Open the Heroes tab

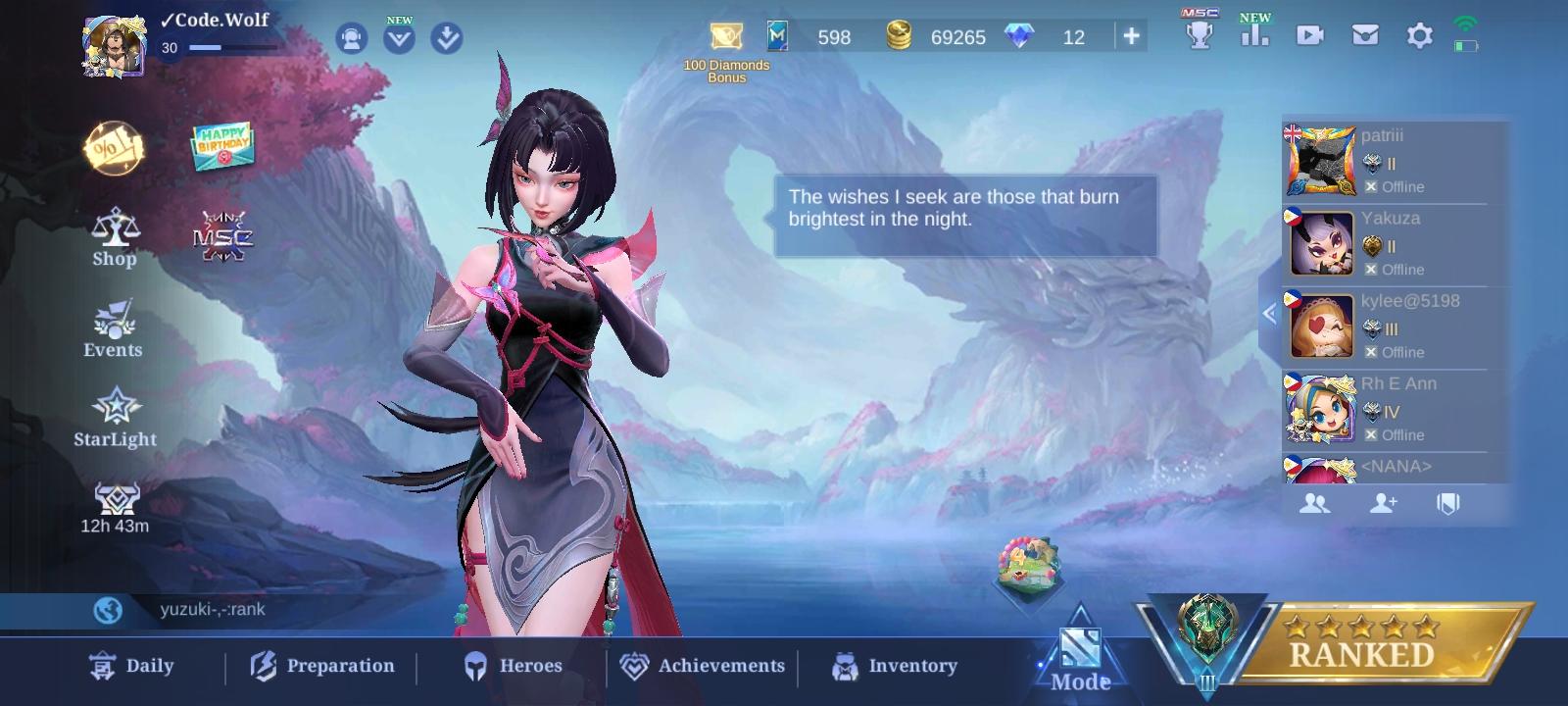tap(513, 666)
